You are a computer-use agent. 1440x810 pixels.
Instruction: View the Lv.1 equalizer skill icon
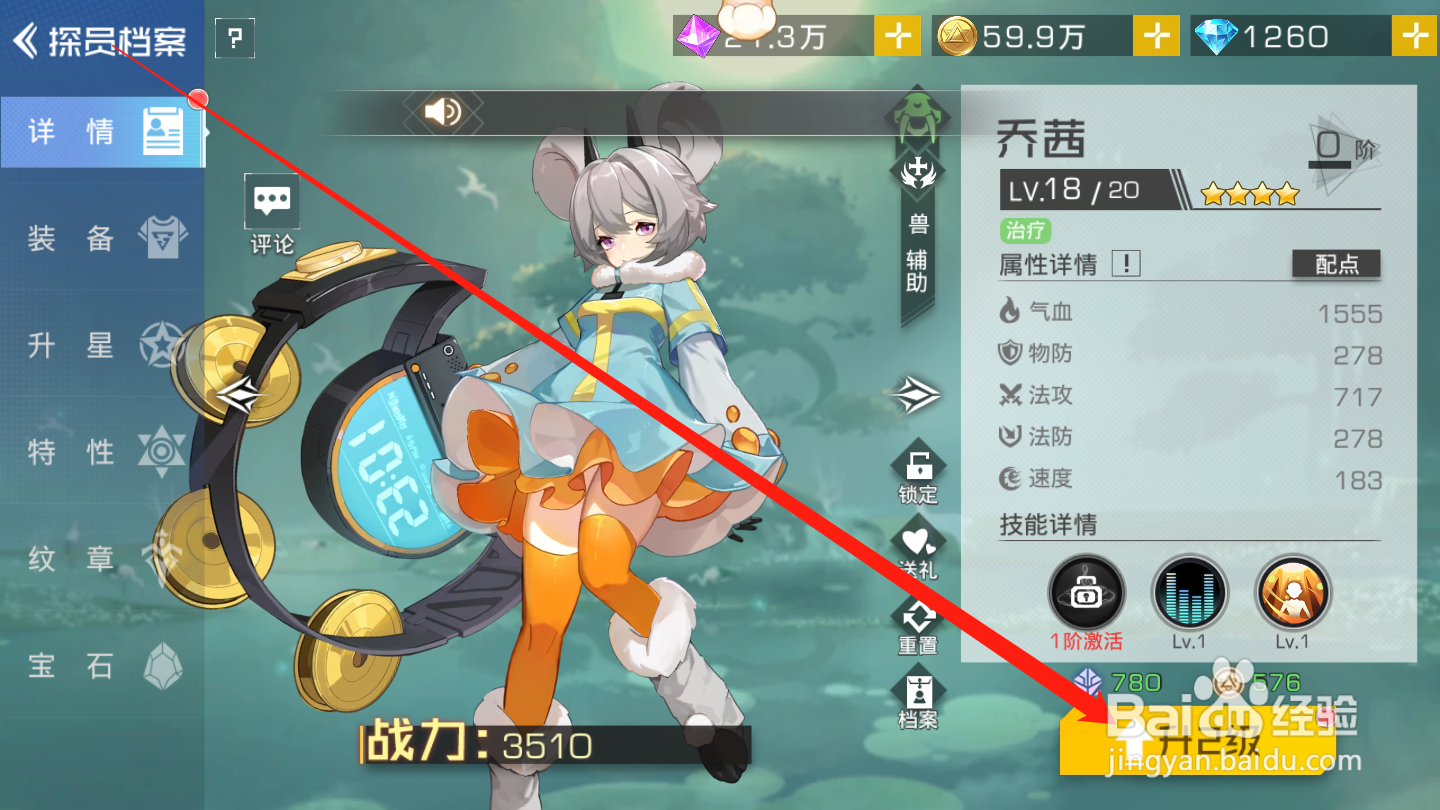coord(1189,590)
